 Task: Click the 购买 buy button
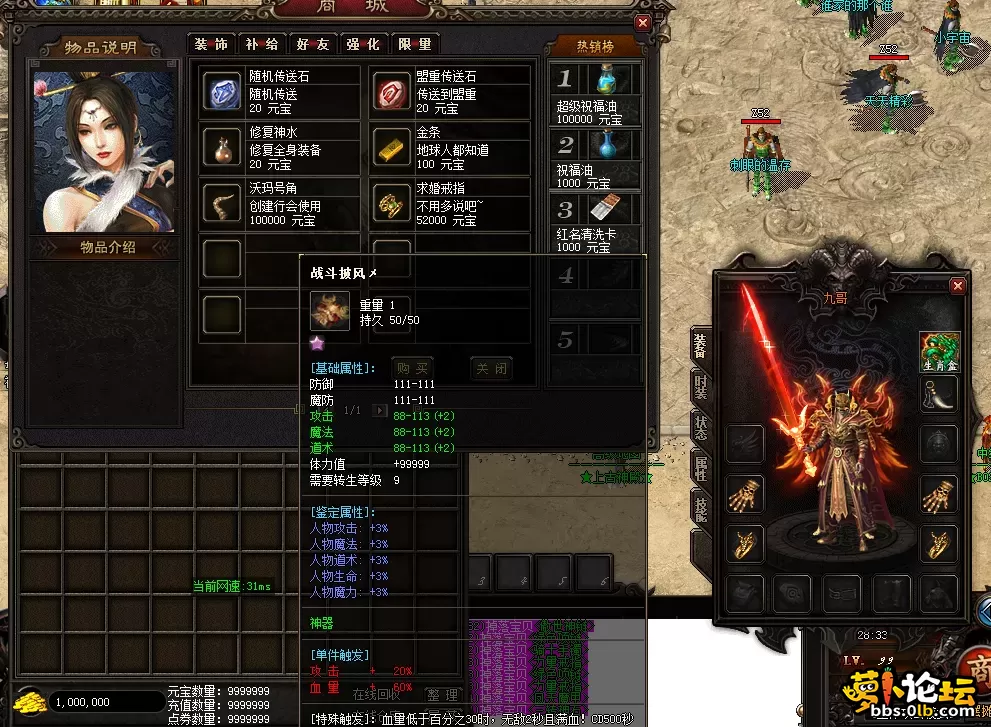[x=413, y=369]
